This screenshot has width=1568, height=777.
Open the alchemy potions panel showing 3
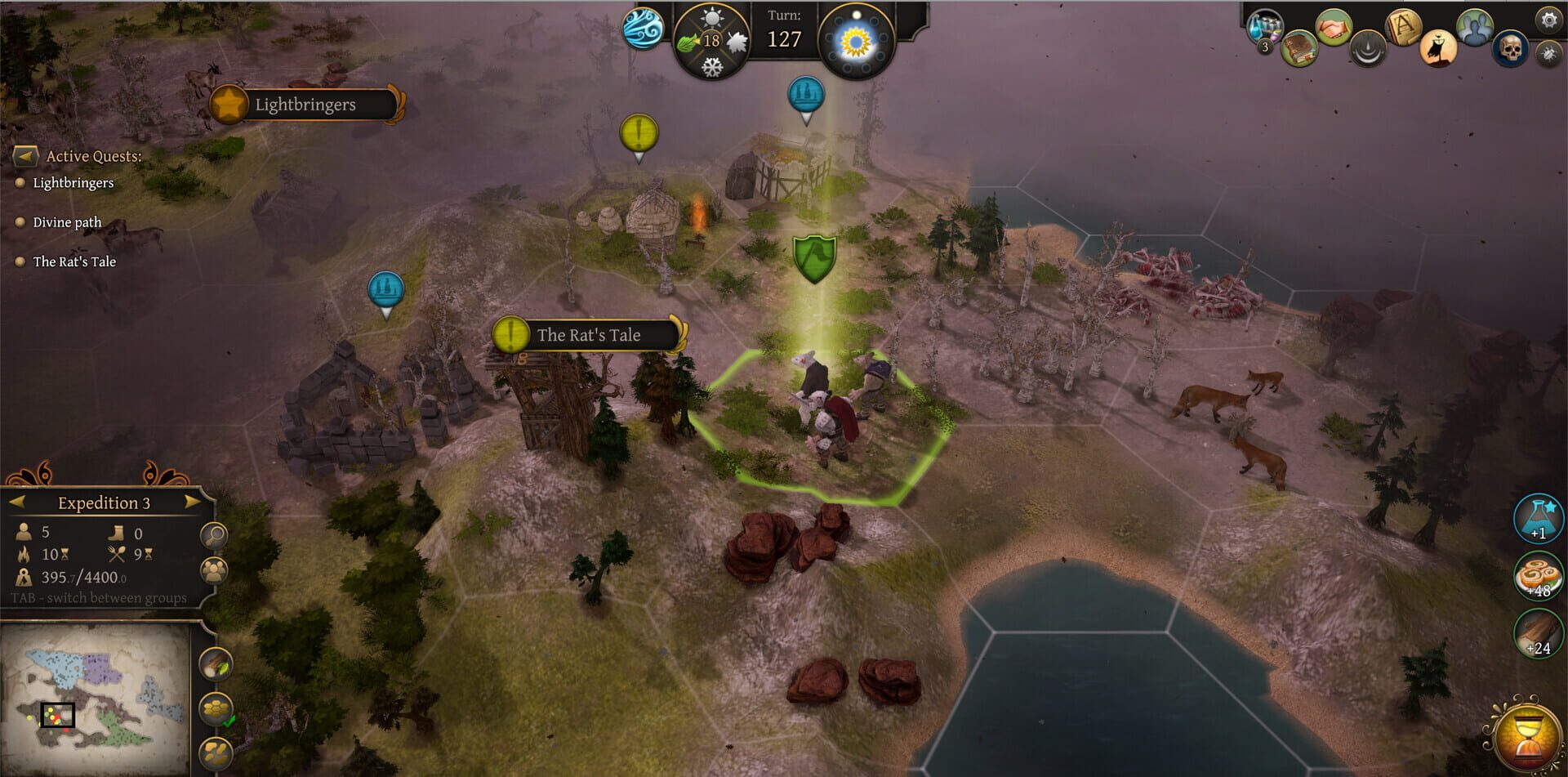click(1263, 25)
